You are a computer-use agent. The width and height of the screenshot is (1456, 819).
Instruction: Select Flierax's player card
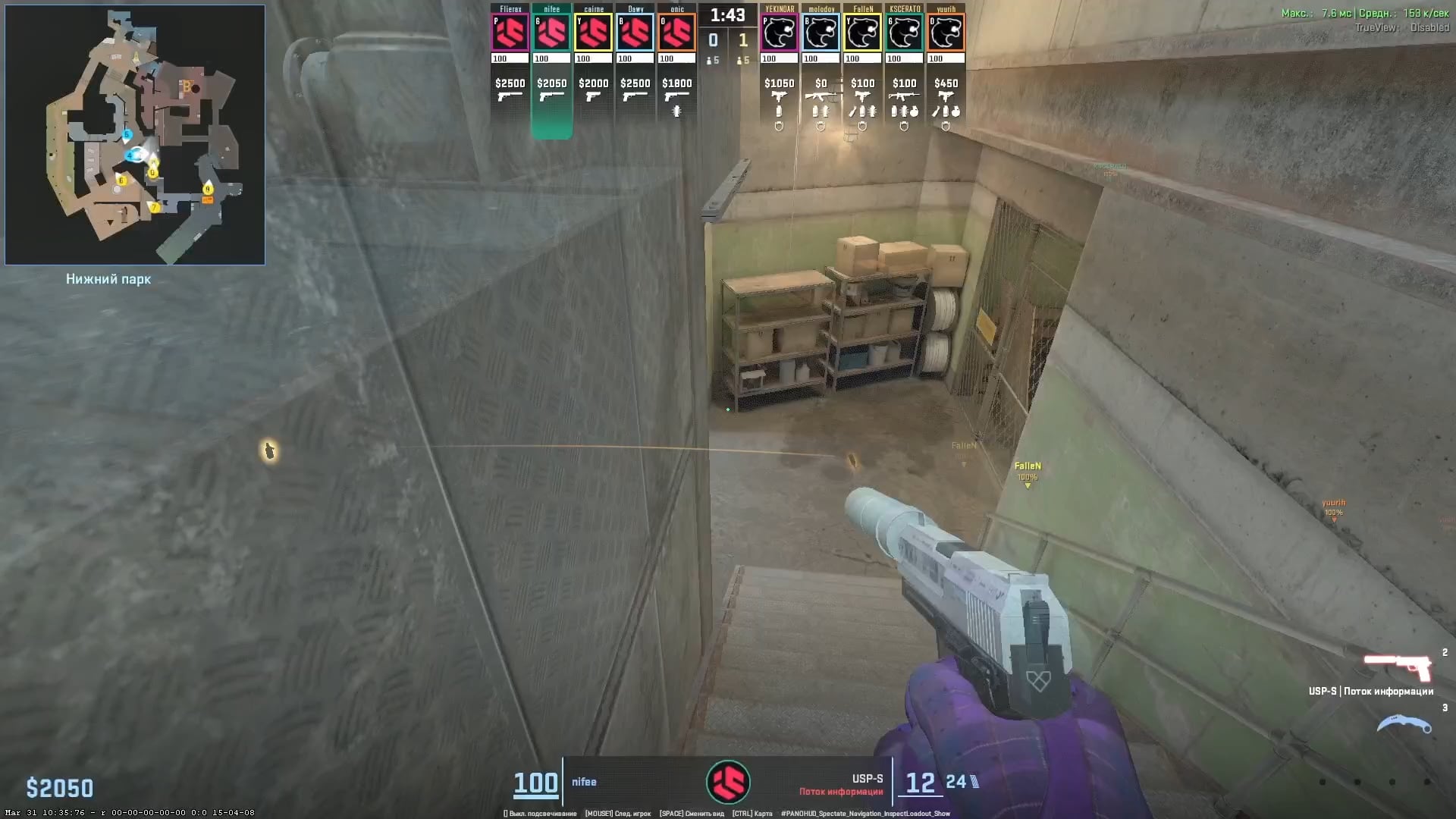coord(510,33)
